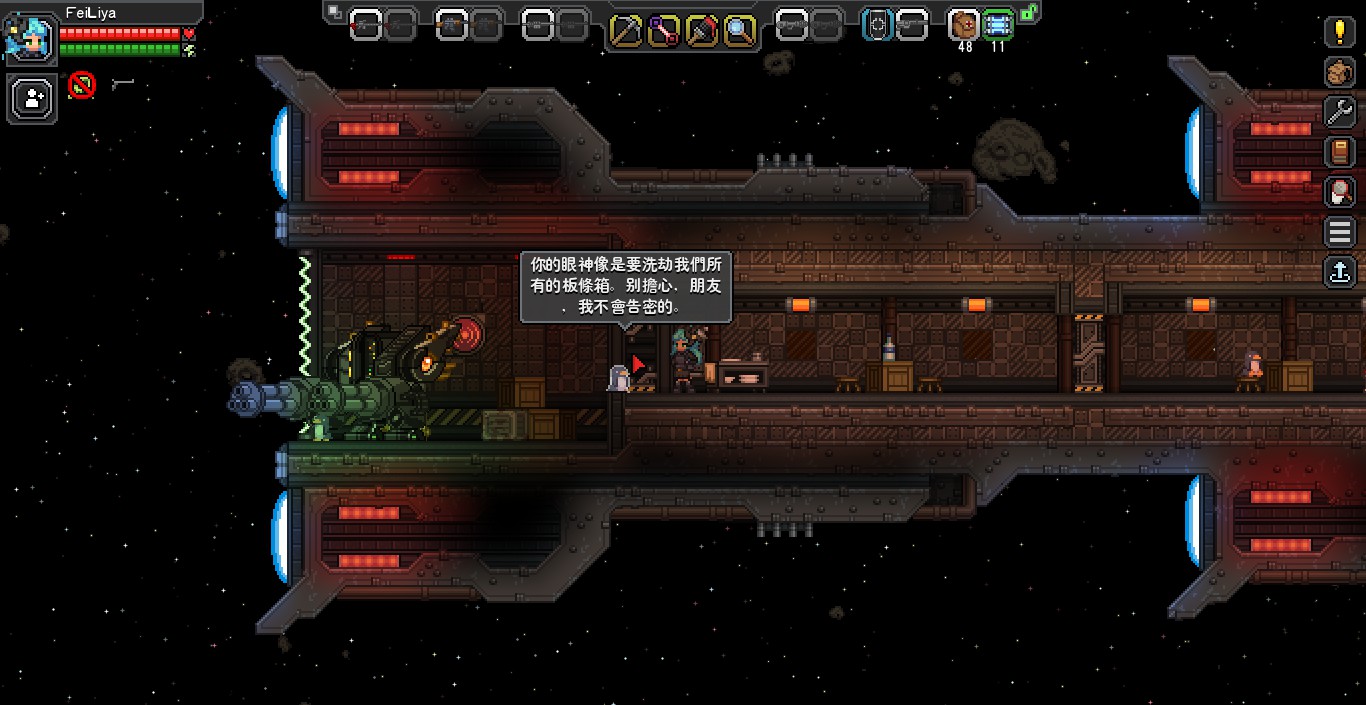Select the paint tool in the hotbar

tap(702, 31)
